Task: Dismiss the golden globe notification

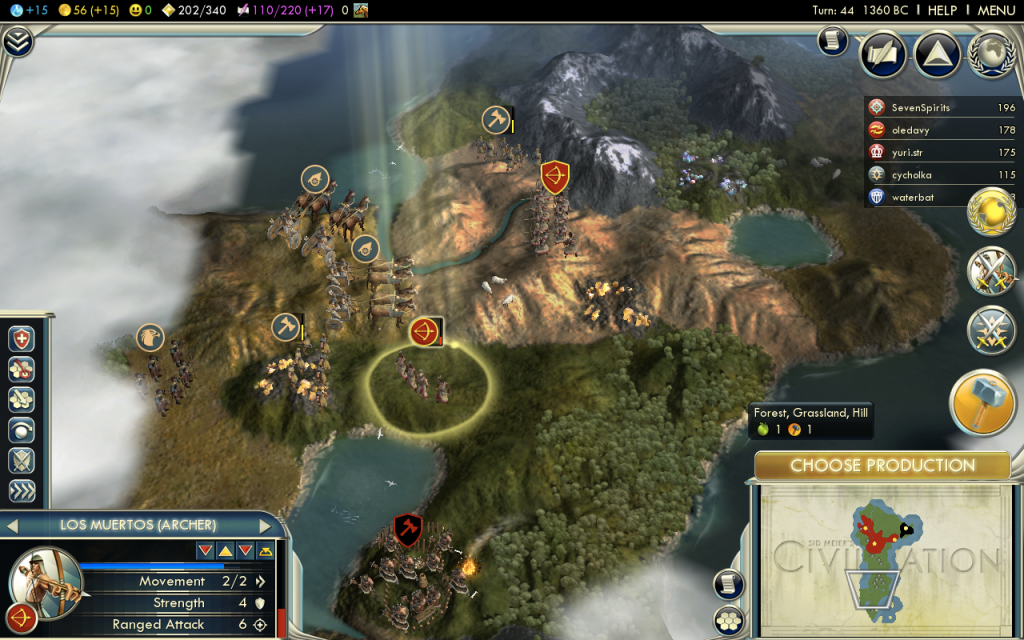Action: pos(990,213)
